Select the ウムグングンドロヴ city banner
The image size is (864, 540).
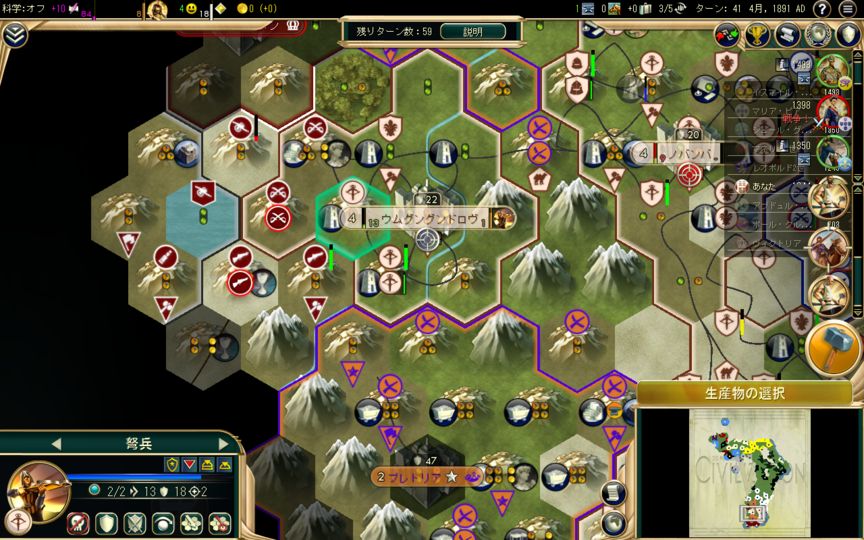[x=418, y=217]
